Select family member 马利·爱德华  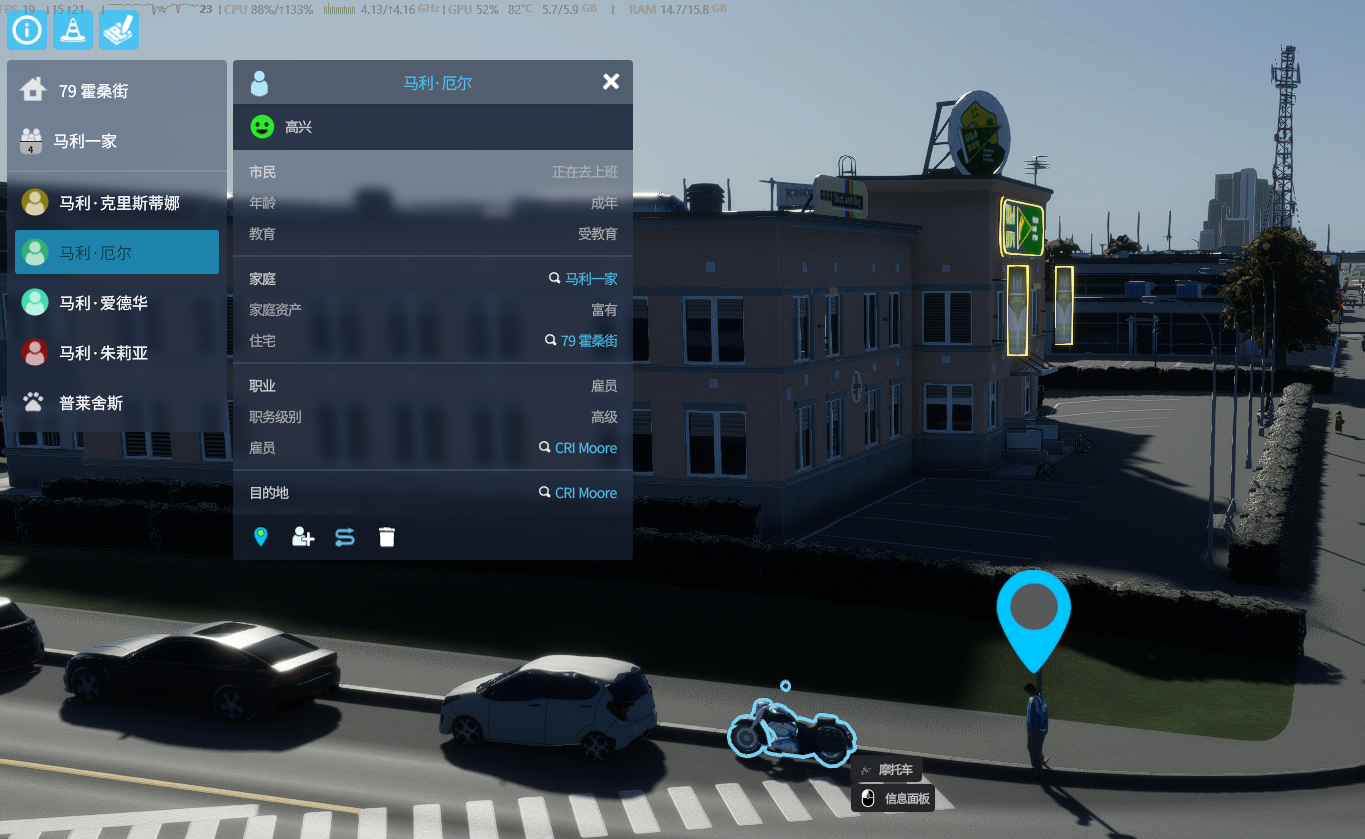pos(103,303)
